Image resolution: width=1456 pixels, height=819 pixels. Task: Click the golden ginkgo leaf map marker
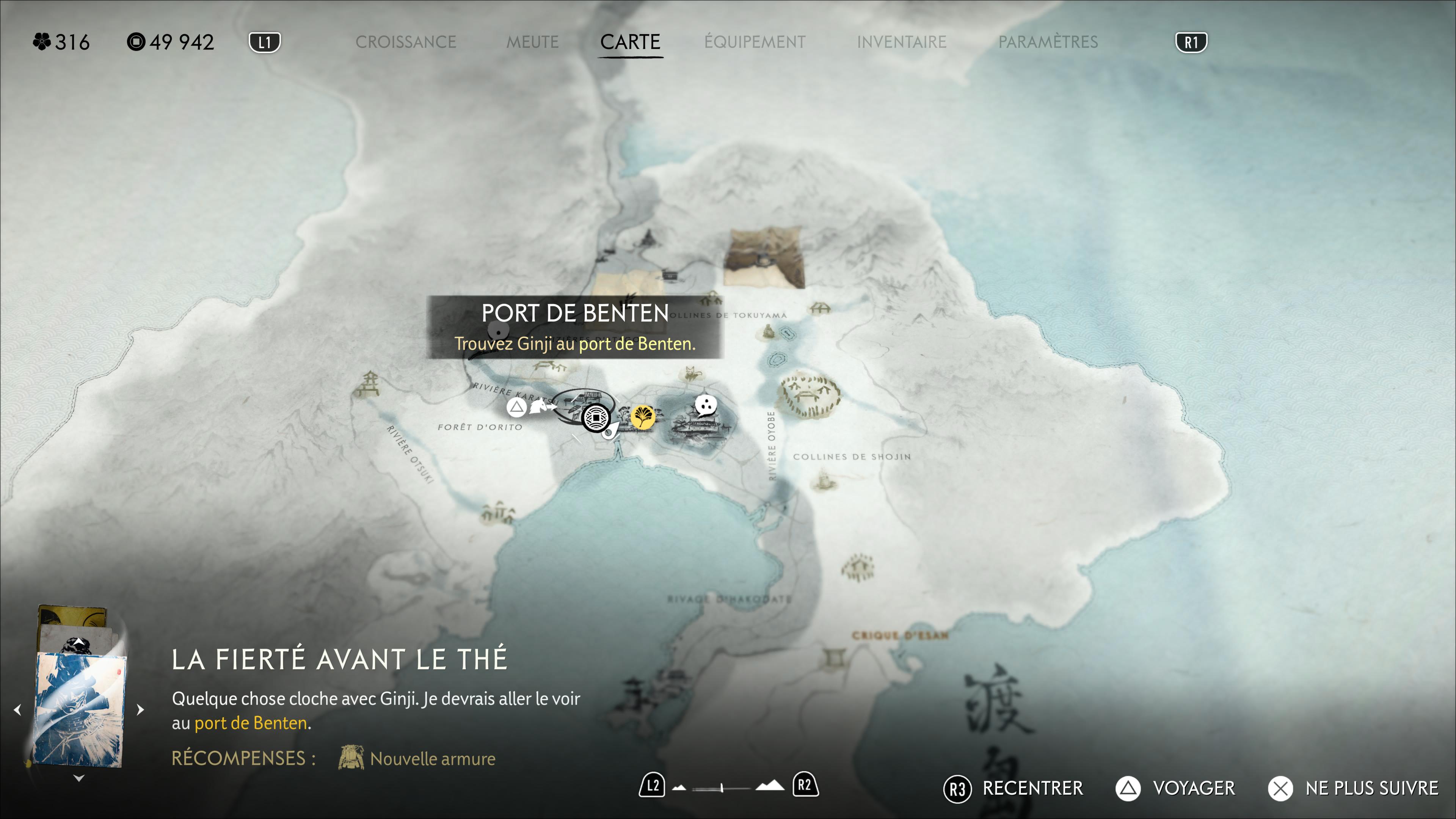click(x=643, y=418)
